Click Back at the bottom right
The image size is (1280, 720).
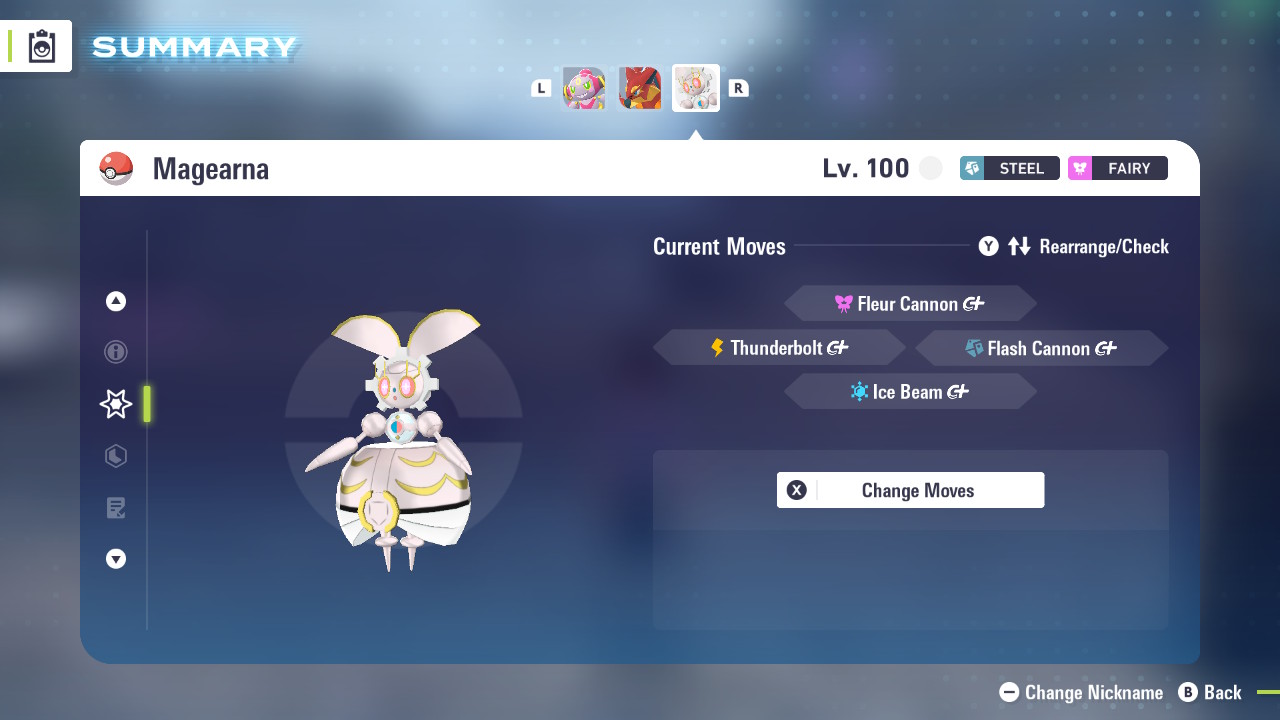(1211, 692)
